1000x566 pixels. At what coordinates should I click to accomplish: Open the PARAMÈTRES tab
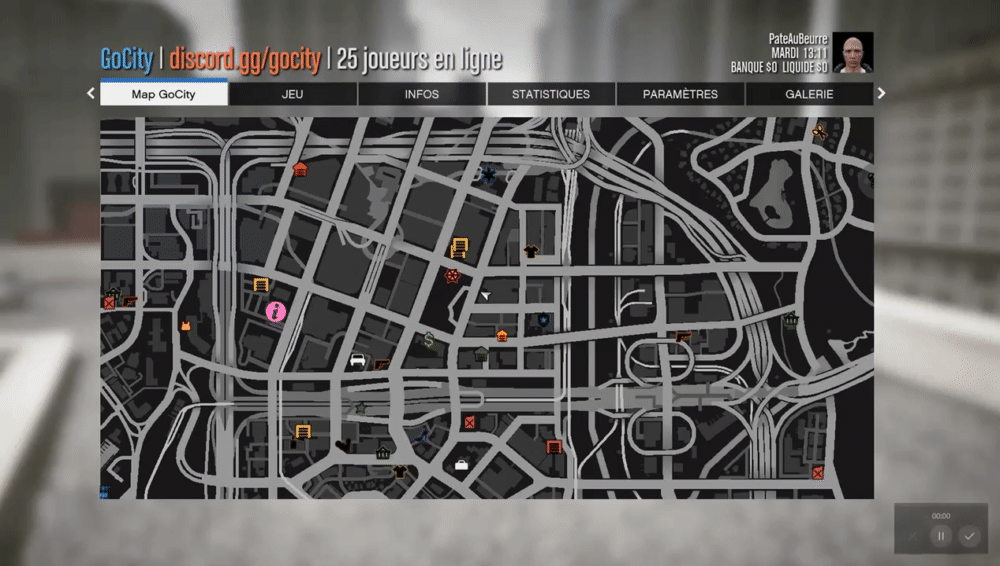(x=680, y=94)
